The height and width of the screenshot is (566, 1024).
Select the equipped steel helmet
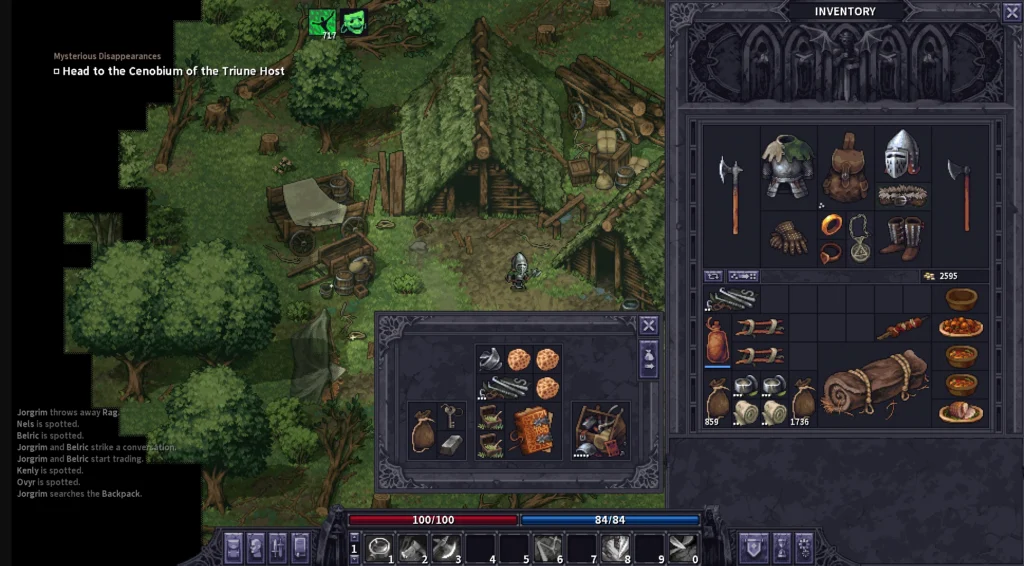coord(902,155)
